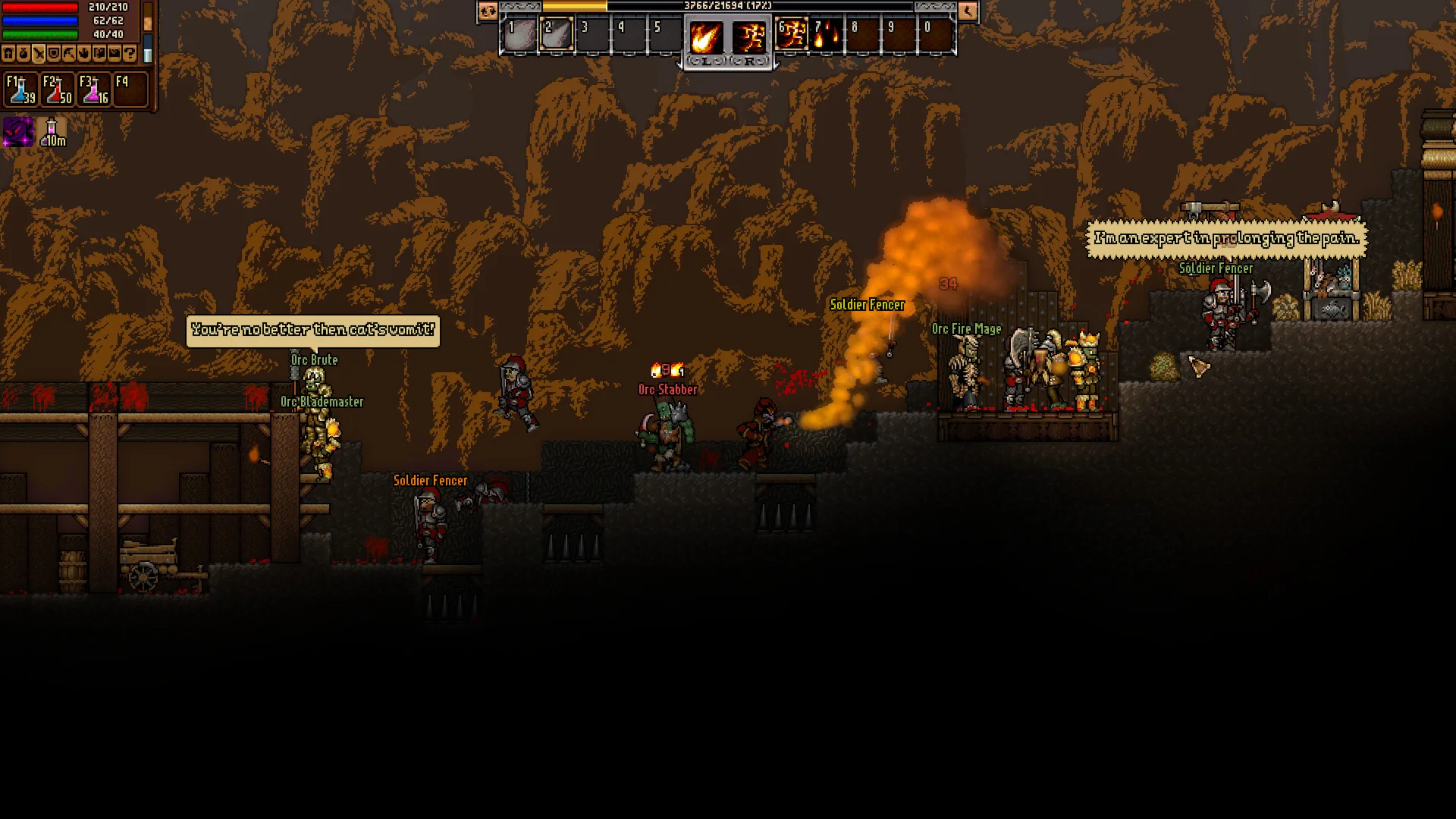Select the burning runner right-click ability slot

tap(749, 37)
